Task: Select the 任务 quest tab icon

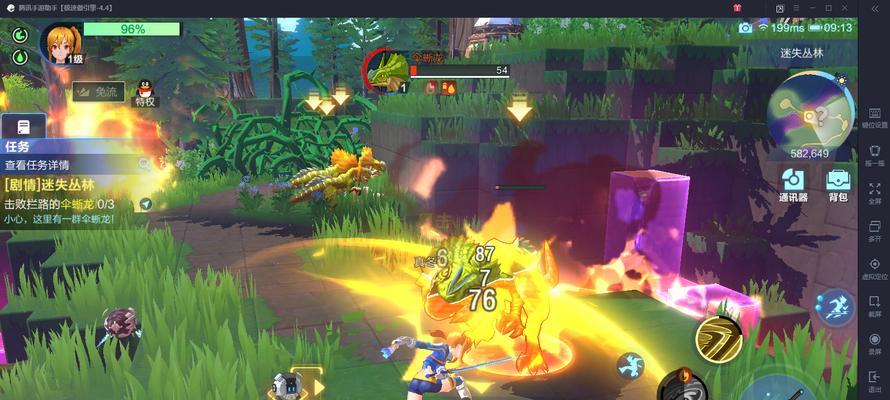Action: [x=22, y=127]
